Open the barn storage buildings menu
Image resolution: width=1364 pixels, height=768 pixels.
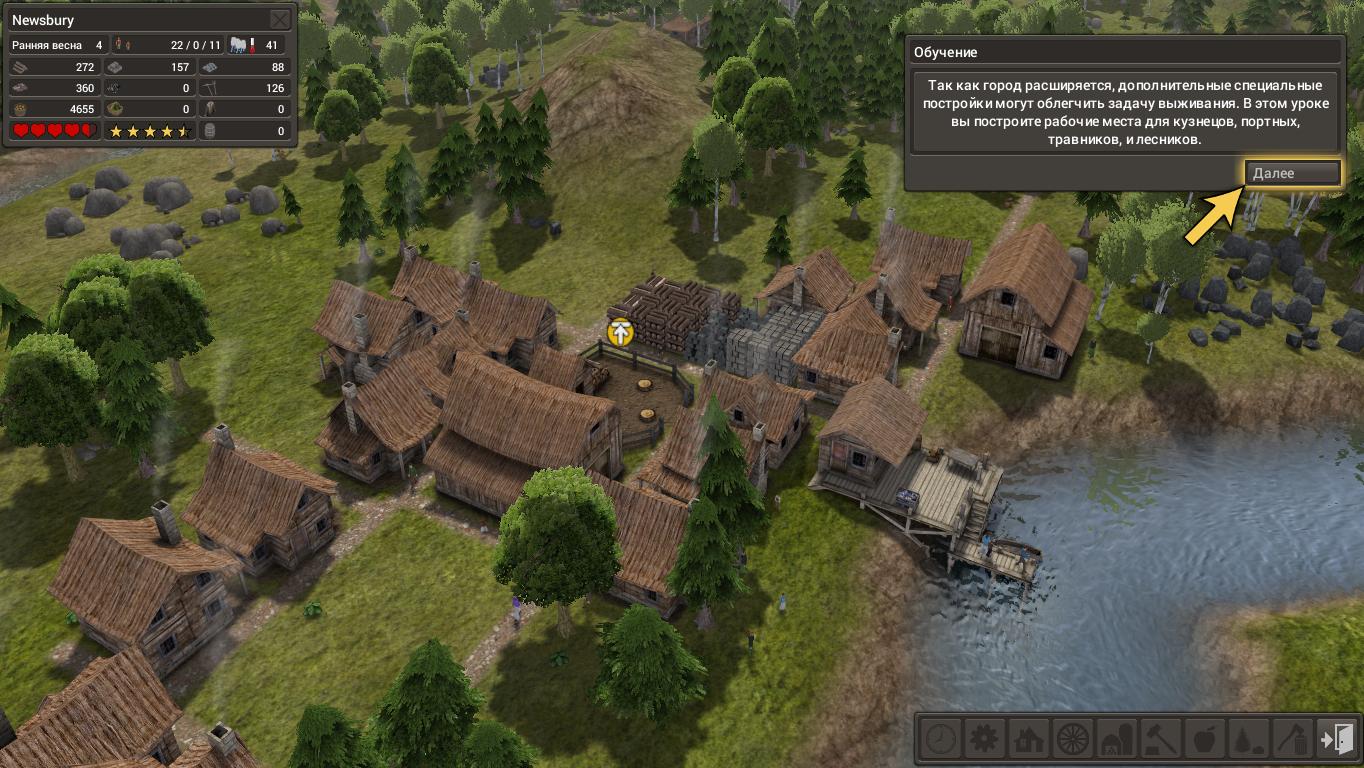pos(1116,740)
